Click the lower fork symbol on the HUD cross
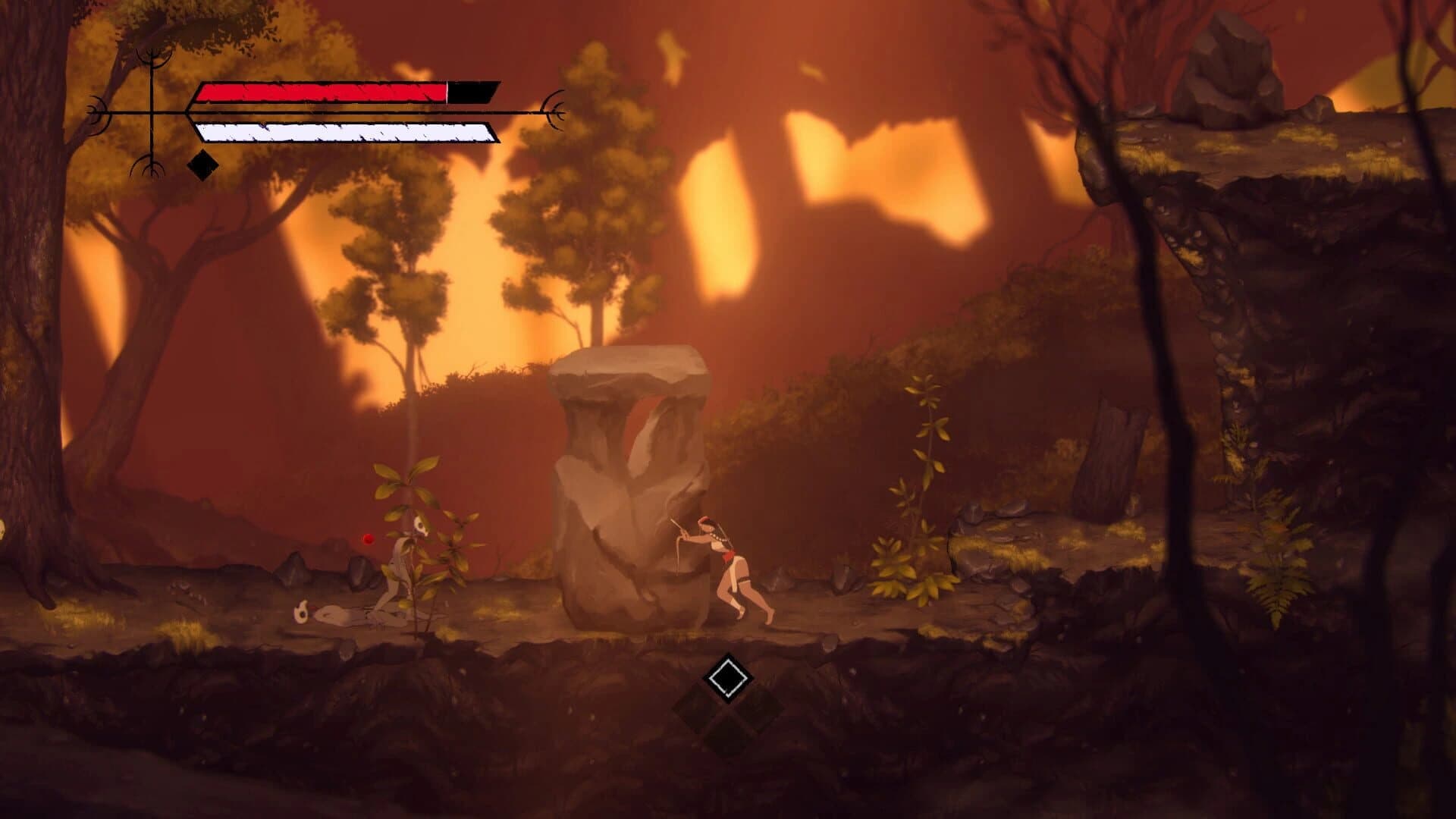The width and height of the screenshot is (1456, 819). pos(152,163)
